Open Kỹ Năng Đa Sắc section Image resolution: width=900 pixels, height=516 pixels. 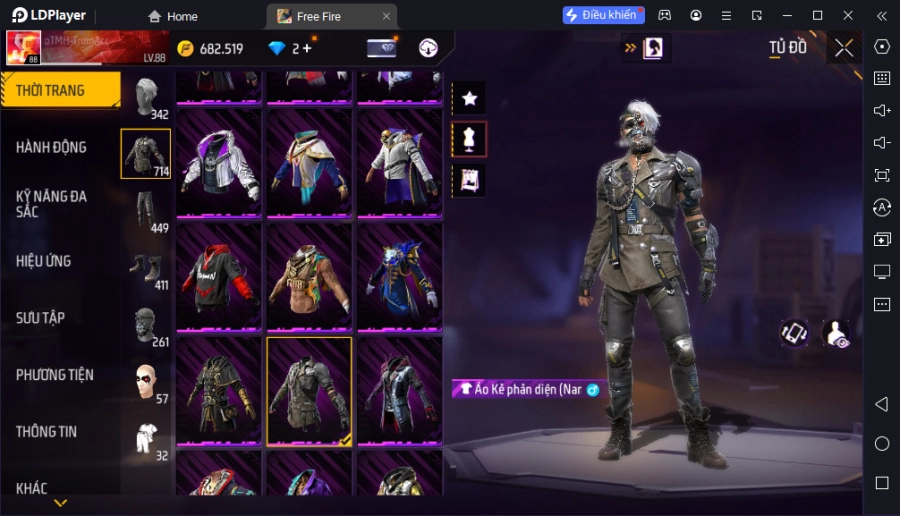coord(51,204)
